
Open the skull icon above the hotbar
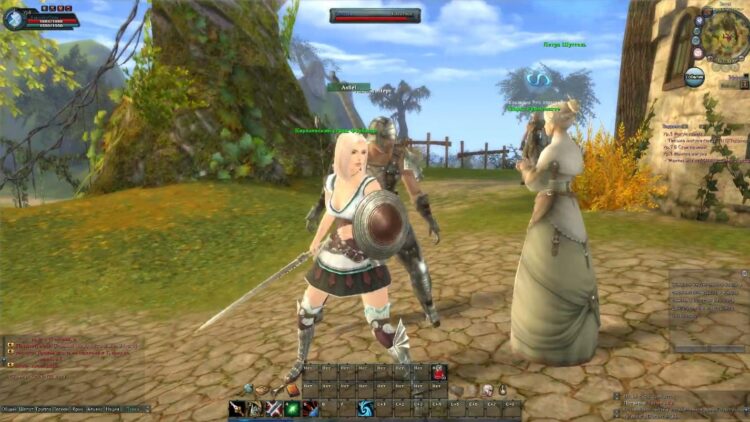(487, 389)
